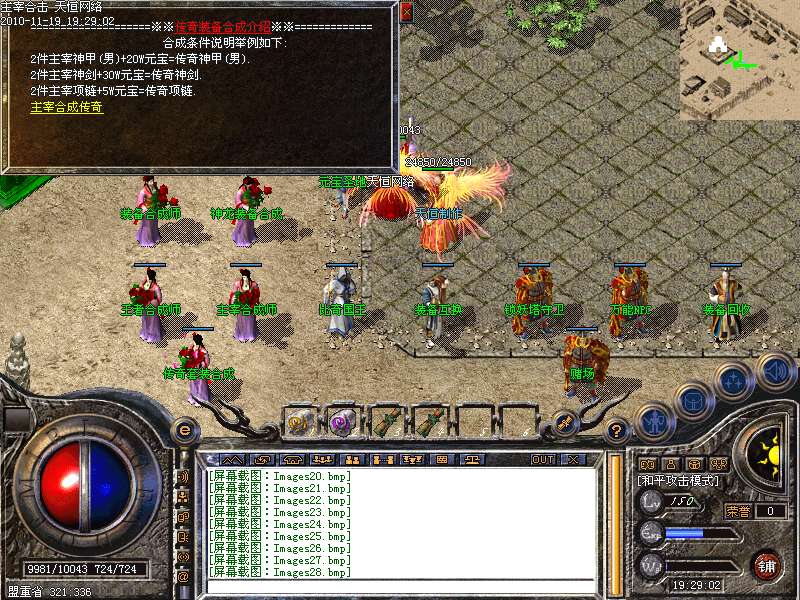The image size is (800, 600).
Task: Select the @ chat channel button
Action: [x=183, y=577]
